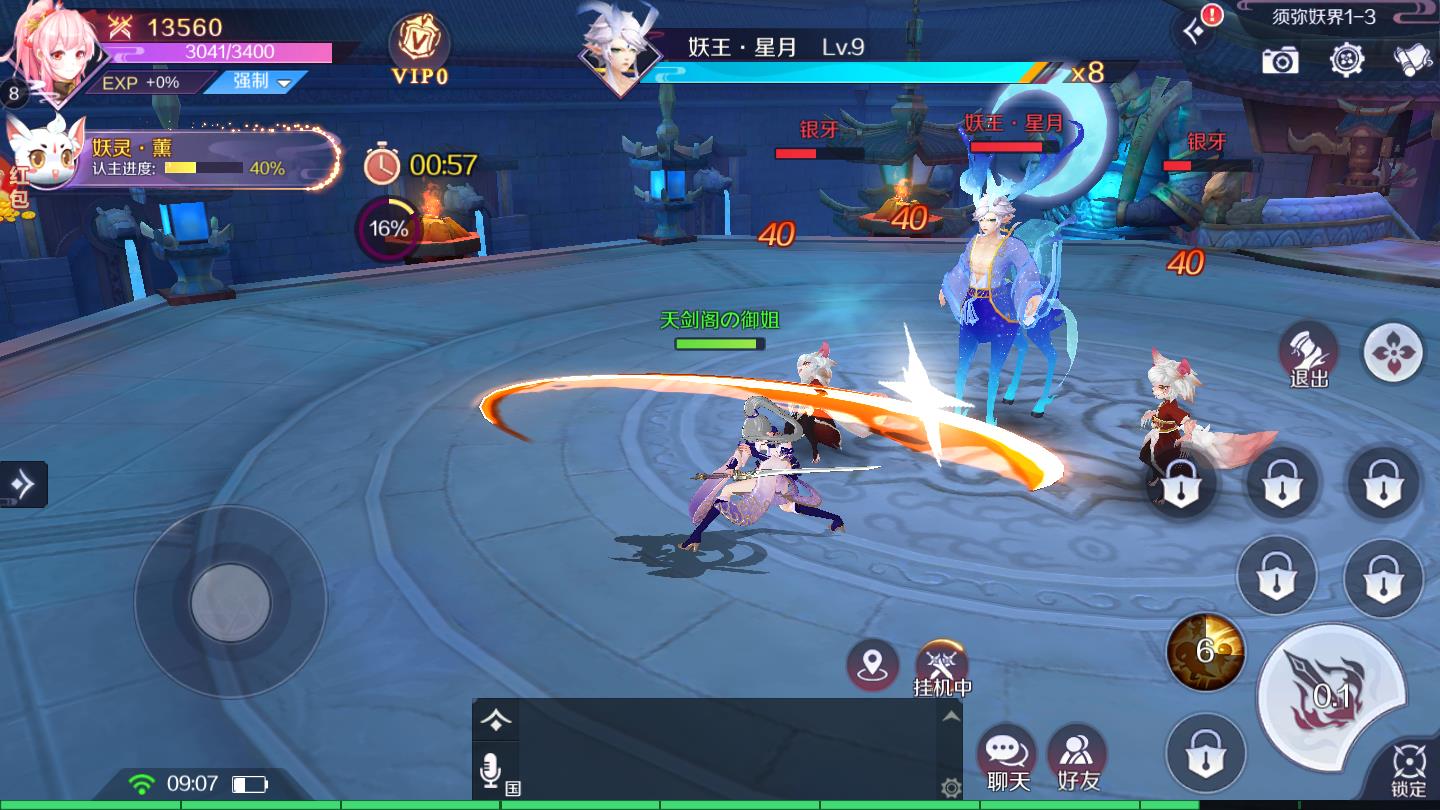The image size is (1440, 810).
Task: Toggle 挂机中 auto-battle
Action: point(942,667)
